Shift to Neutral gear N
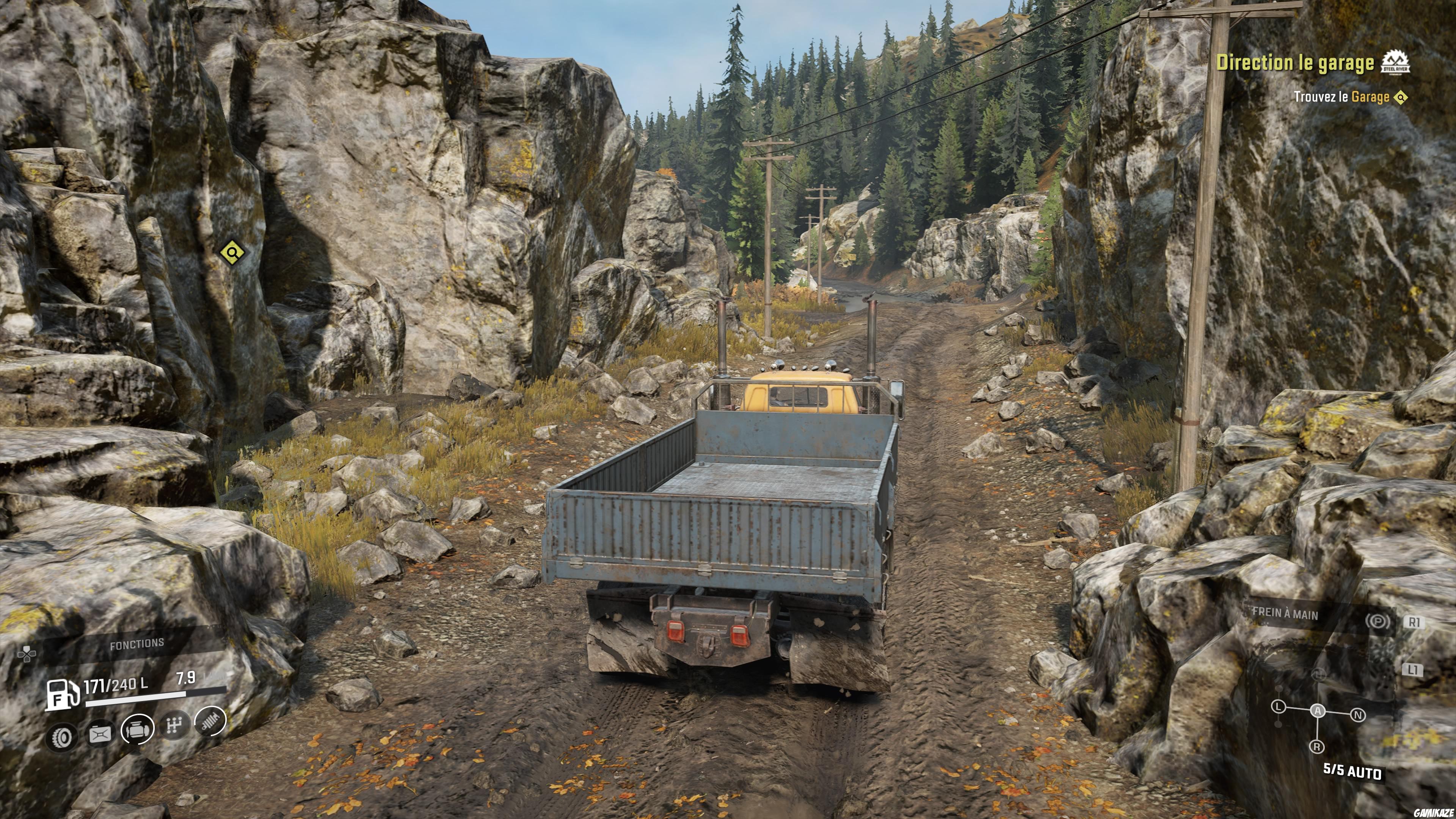Image resolution: width=1456 pixels, height=819 pixels. 1358,715
